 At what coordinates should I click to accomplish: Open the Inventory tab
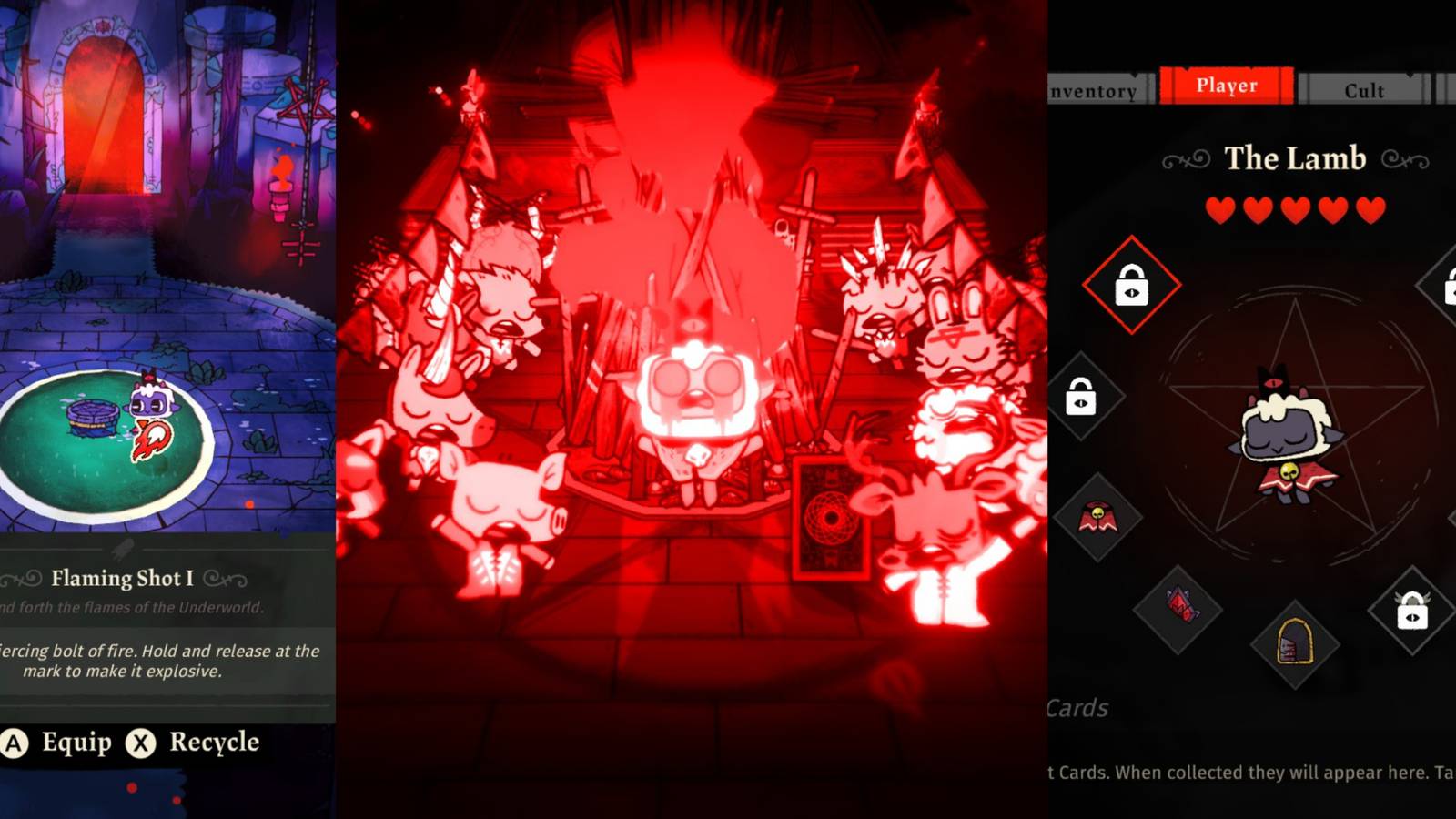pos(1092,90)
